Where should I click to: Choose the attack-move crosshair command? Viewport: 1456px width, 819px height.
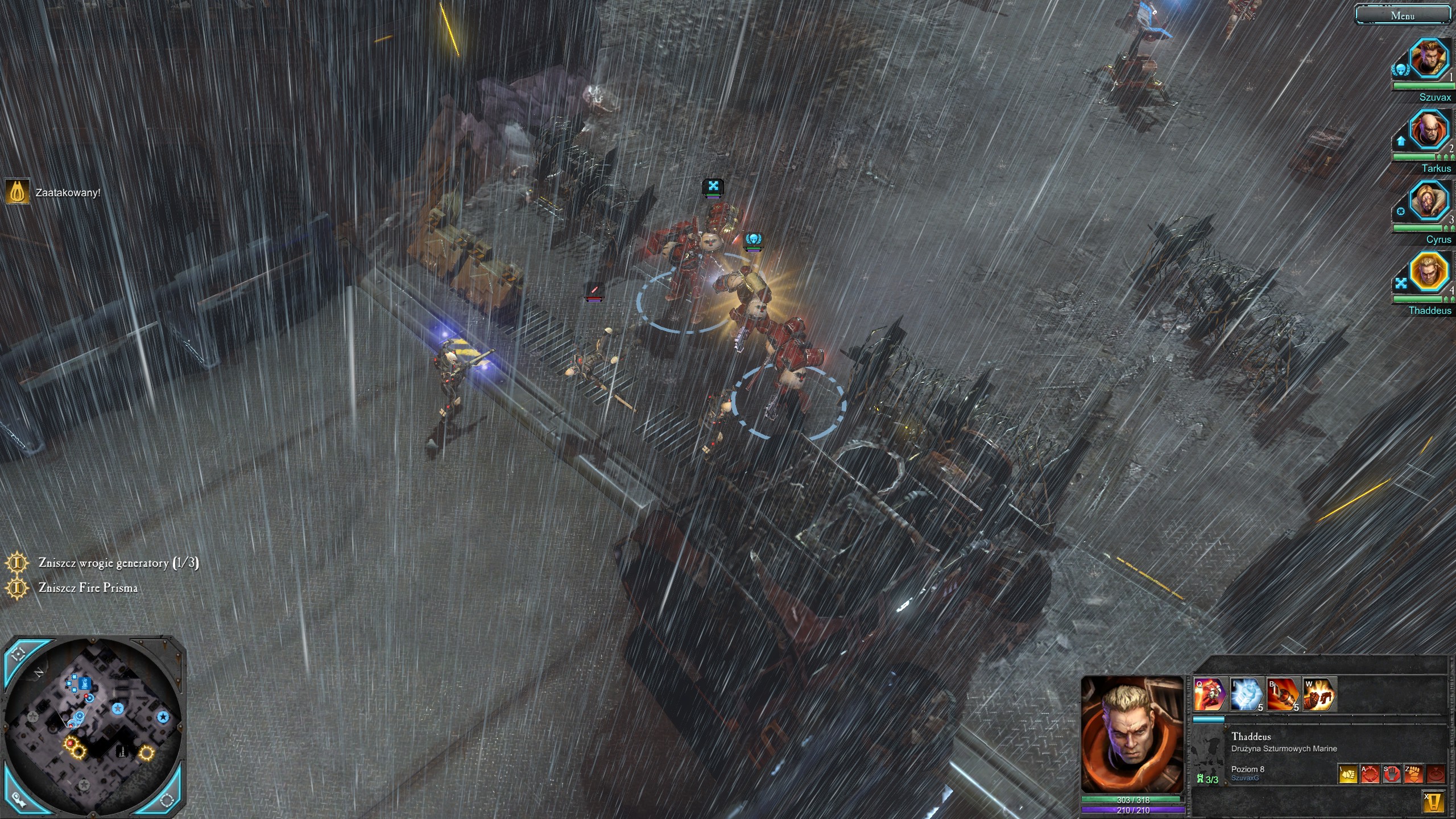tap(1370, 774)
